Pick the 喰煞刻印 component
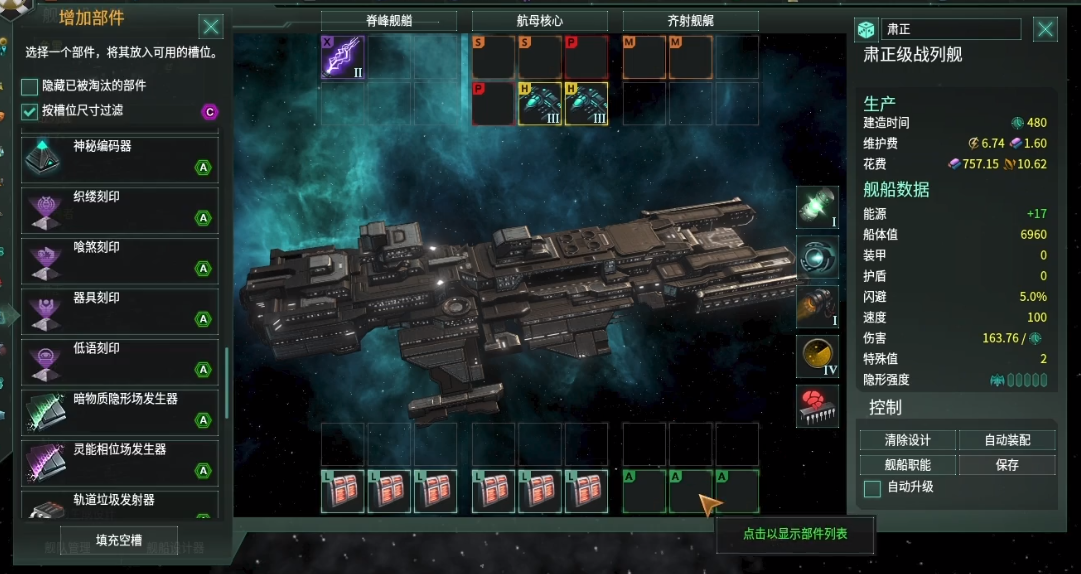Image resolution: width=1081 pixels, height=574 pixels. (x=120, y=260)
